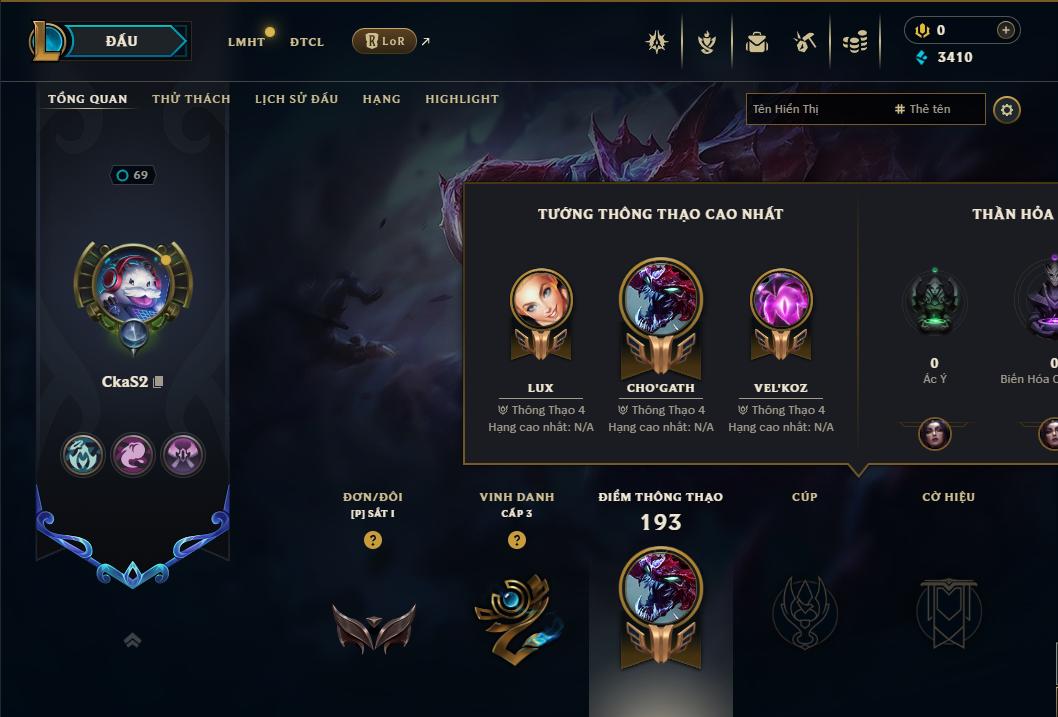View the LỊCH SỬ ĐẤU tab
This screenshot has height=717, width=1058.
tap(296, 99)
